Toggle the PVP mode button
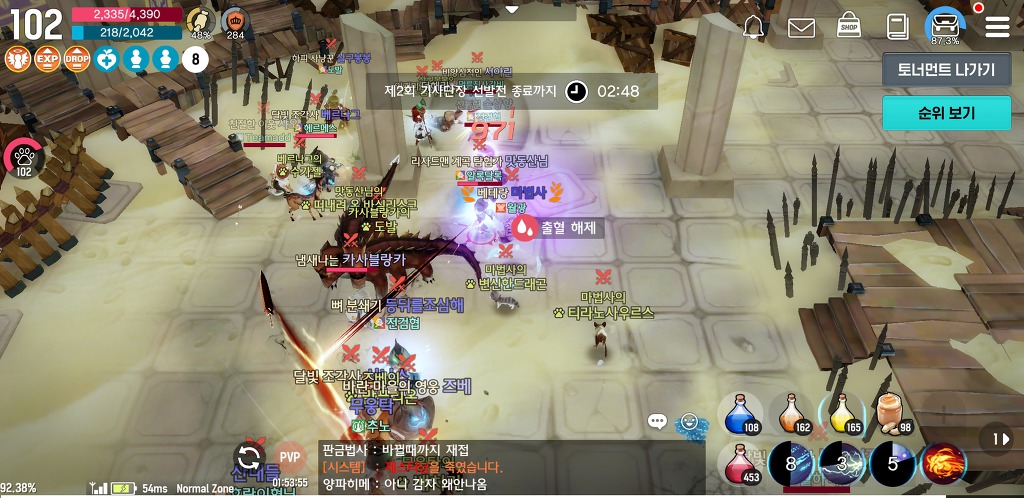The image size is (1024, 498). point(290,457)
